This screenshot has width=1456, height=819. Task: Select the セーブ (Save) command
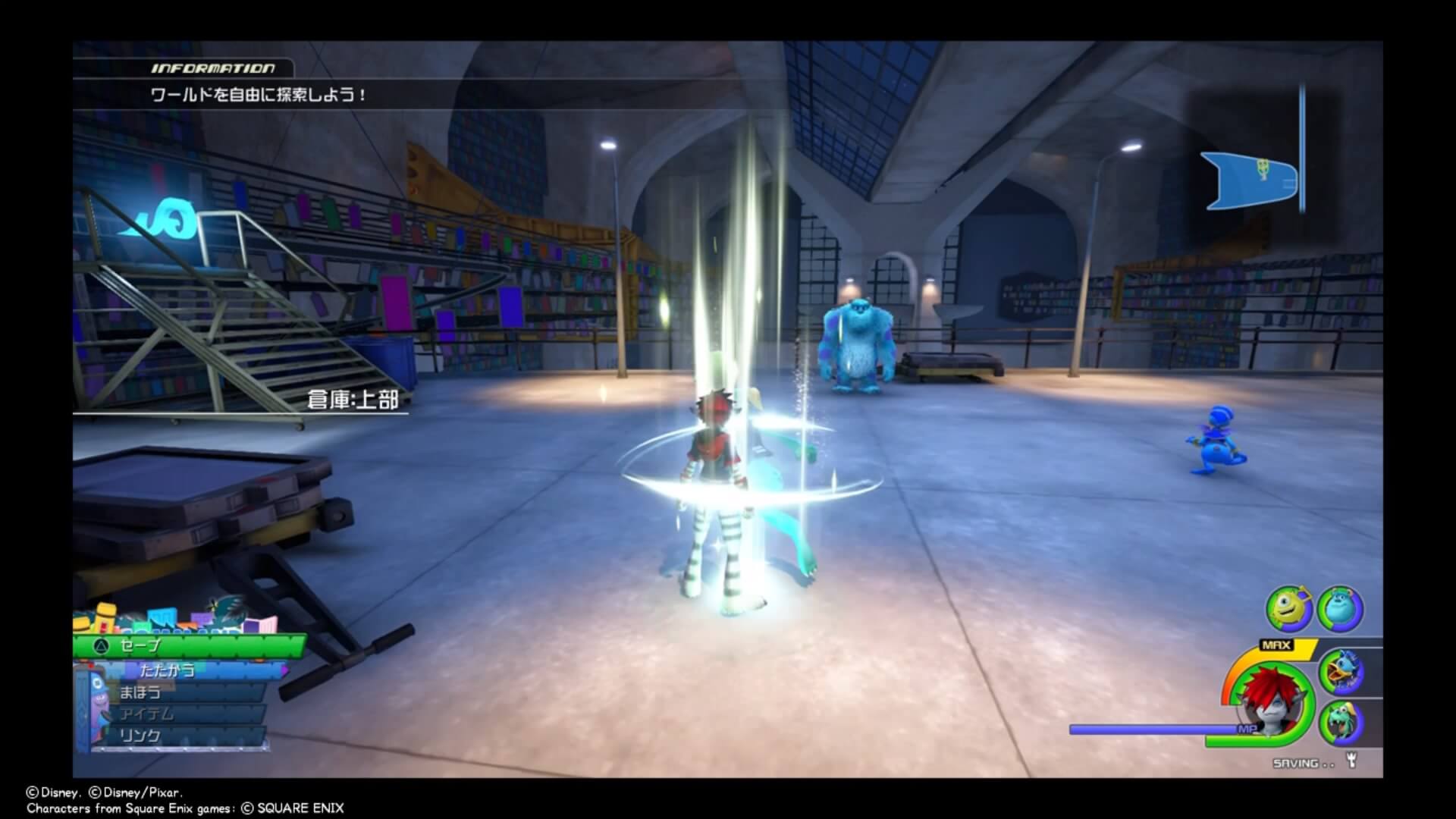click(x=190, y=646)
